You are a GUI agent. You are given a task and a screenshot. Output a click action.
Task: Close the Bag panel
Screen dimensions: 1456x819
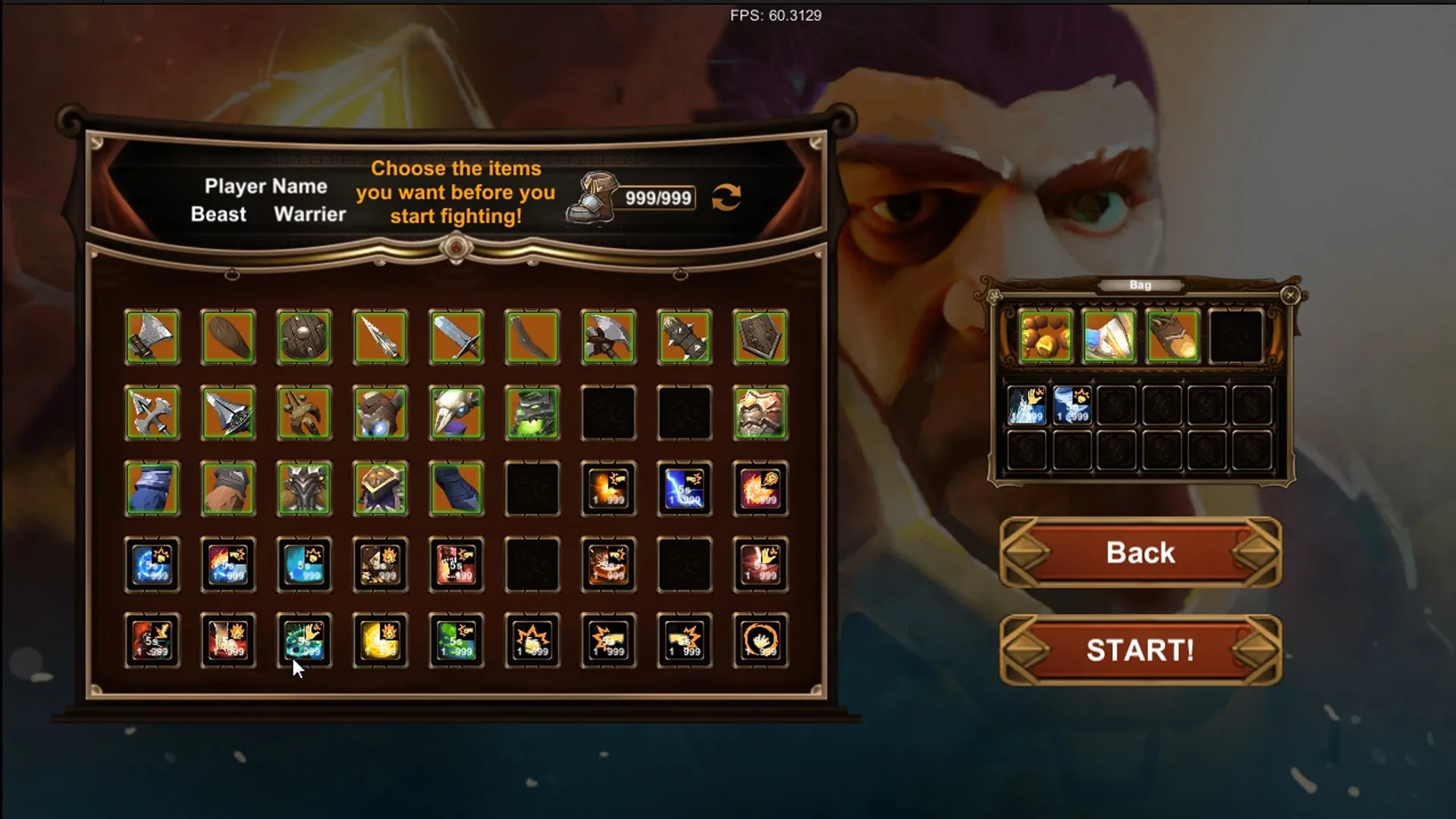pos(1289,296)
